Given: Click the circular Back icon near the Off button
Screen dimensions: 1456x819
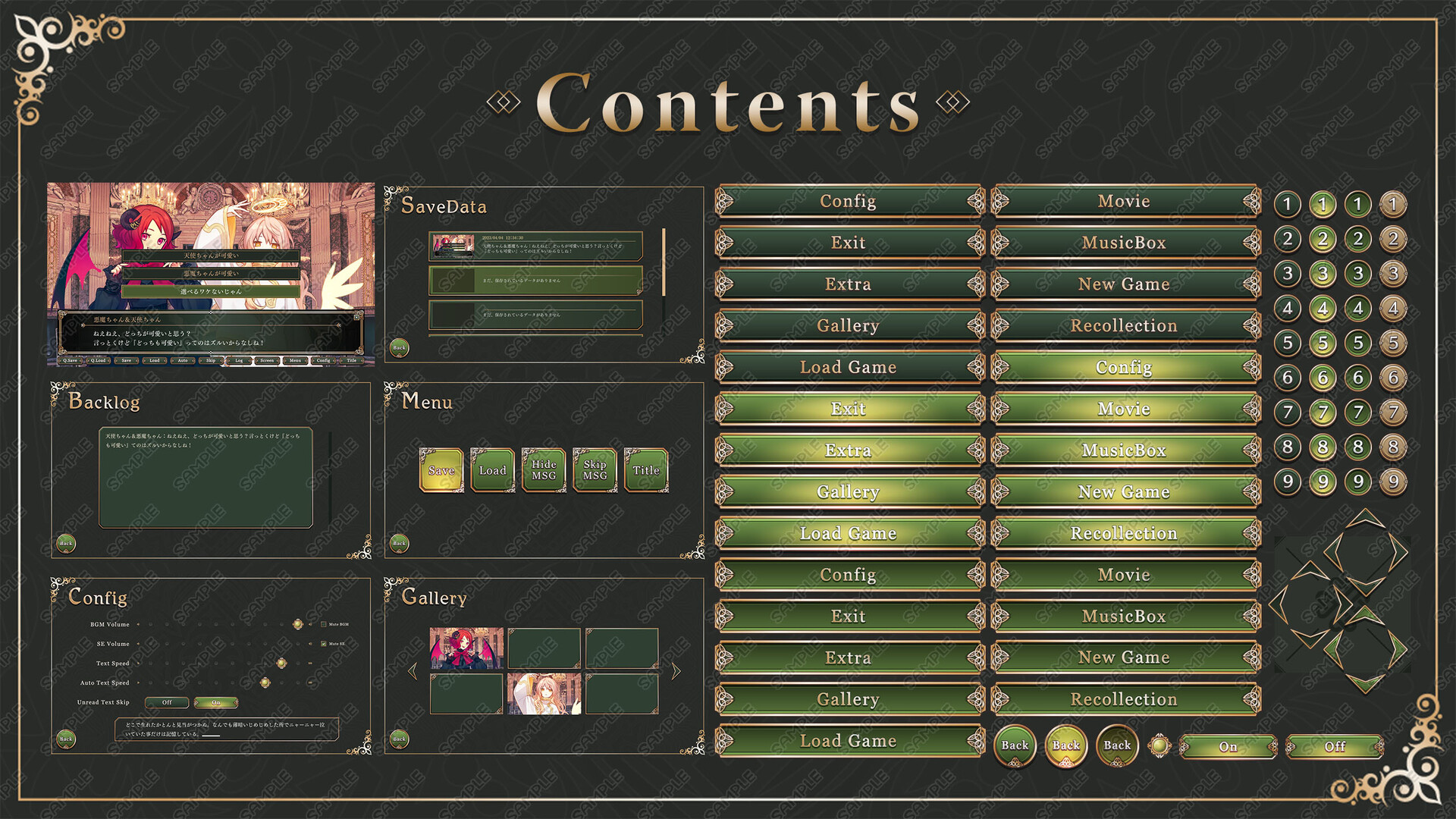Looking at the screenshot, I should point(1116,745).
